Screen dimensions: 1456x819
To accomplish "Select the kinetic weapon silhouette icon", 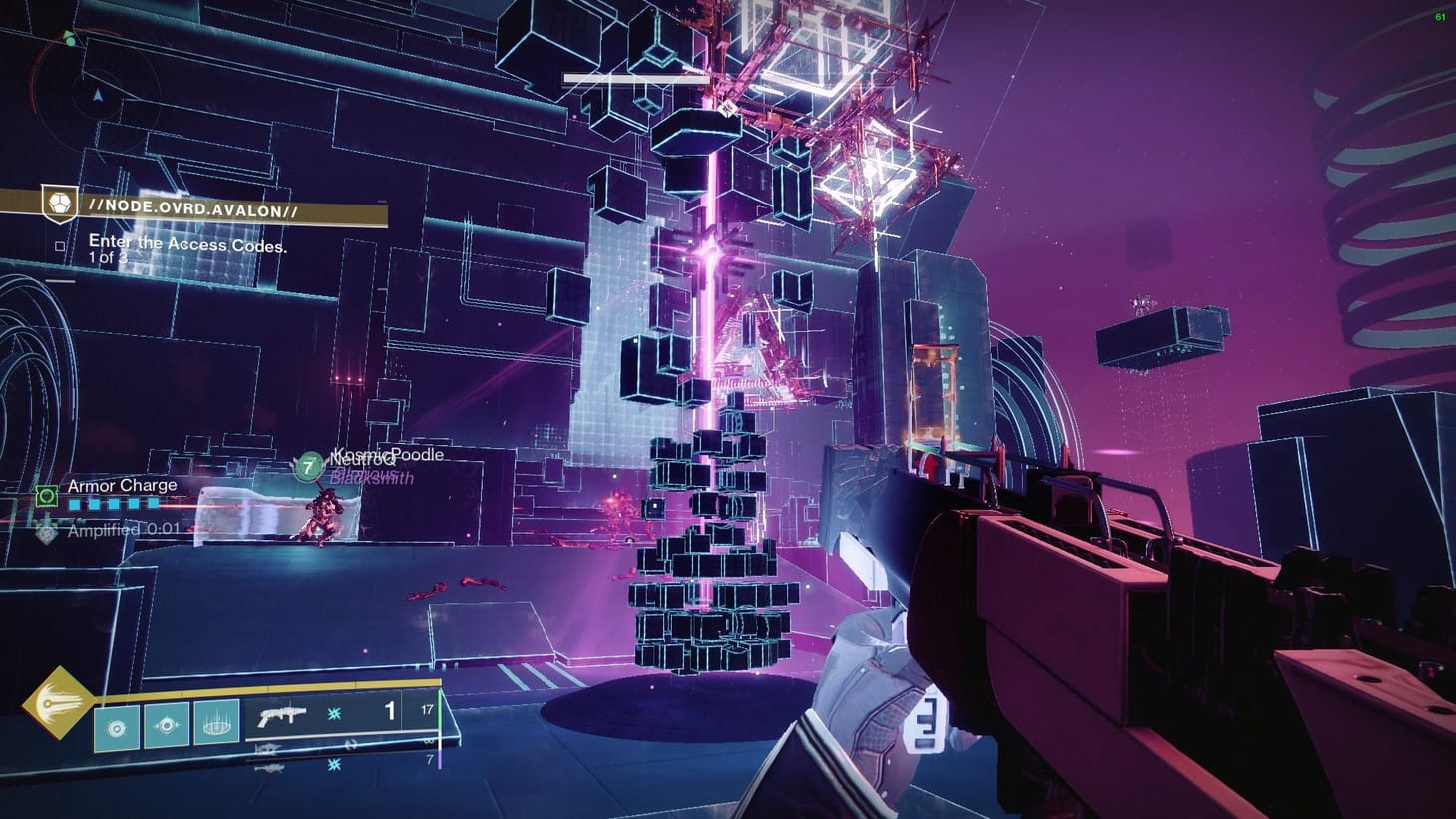I will [267, 748].
